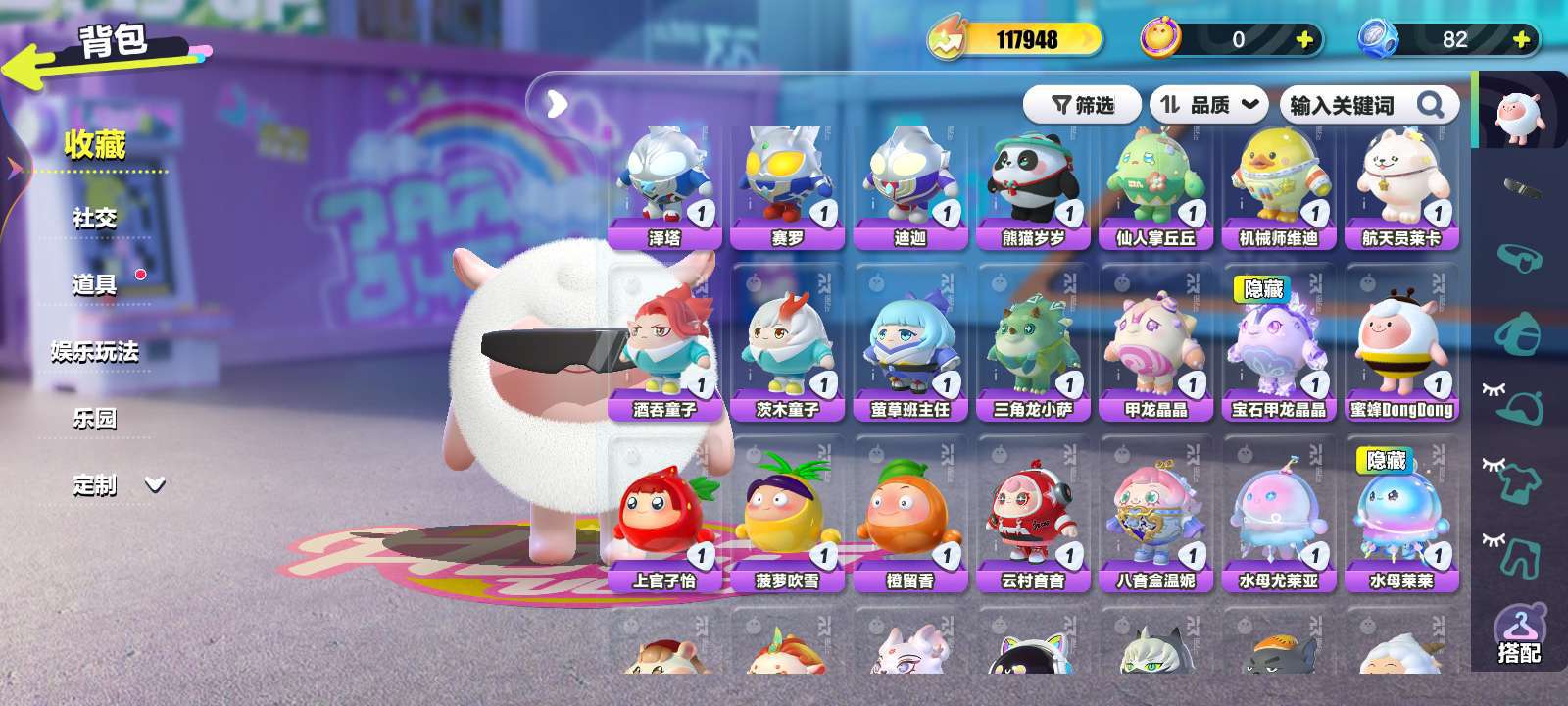Viewport: 1568px width, 706px height.
Task: Switch to the backpack accessory tab
Action: (x=1517, y=332)
